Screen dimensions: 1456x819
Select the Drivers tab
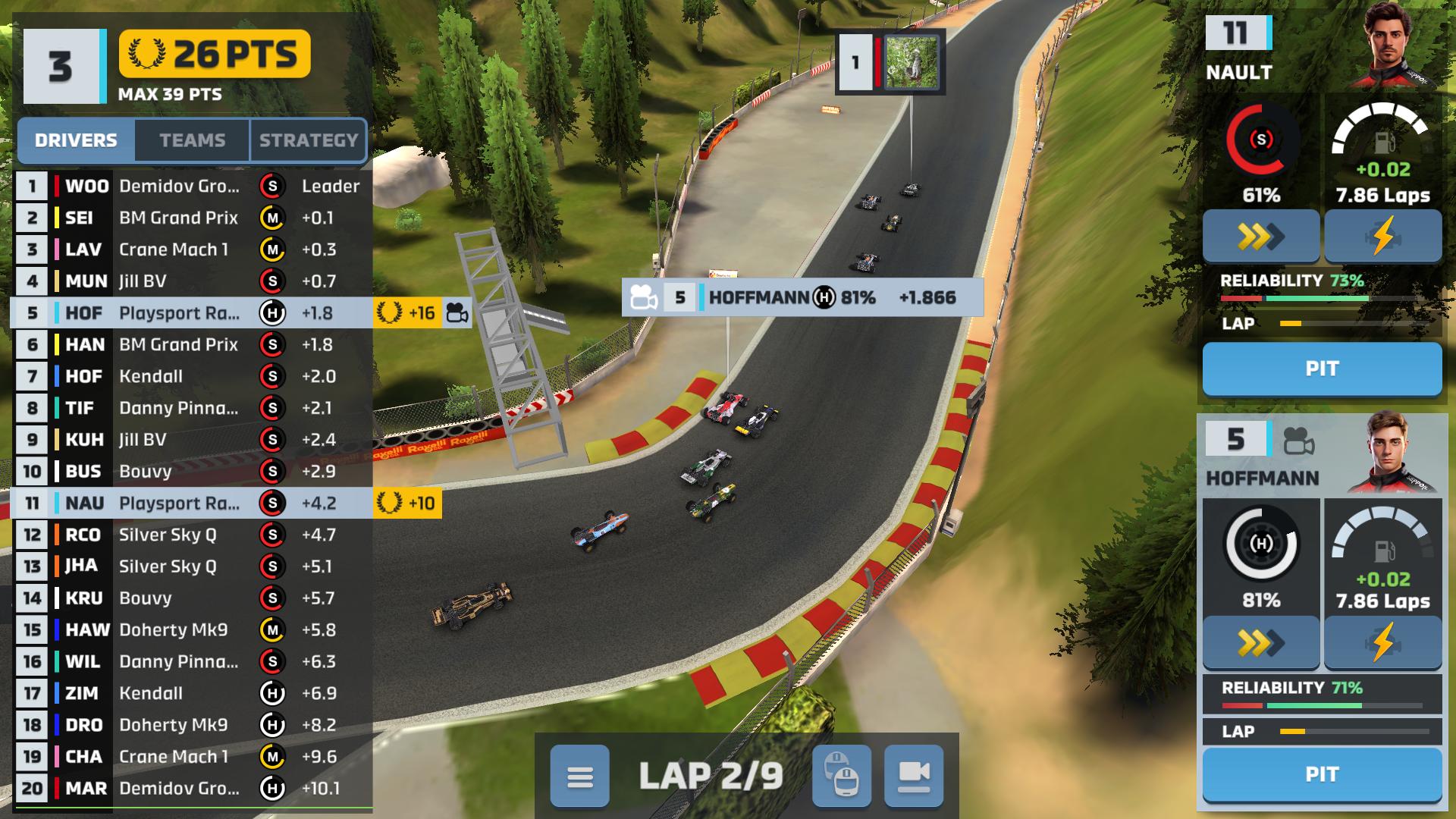tap(76, 140)
